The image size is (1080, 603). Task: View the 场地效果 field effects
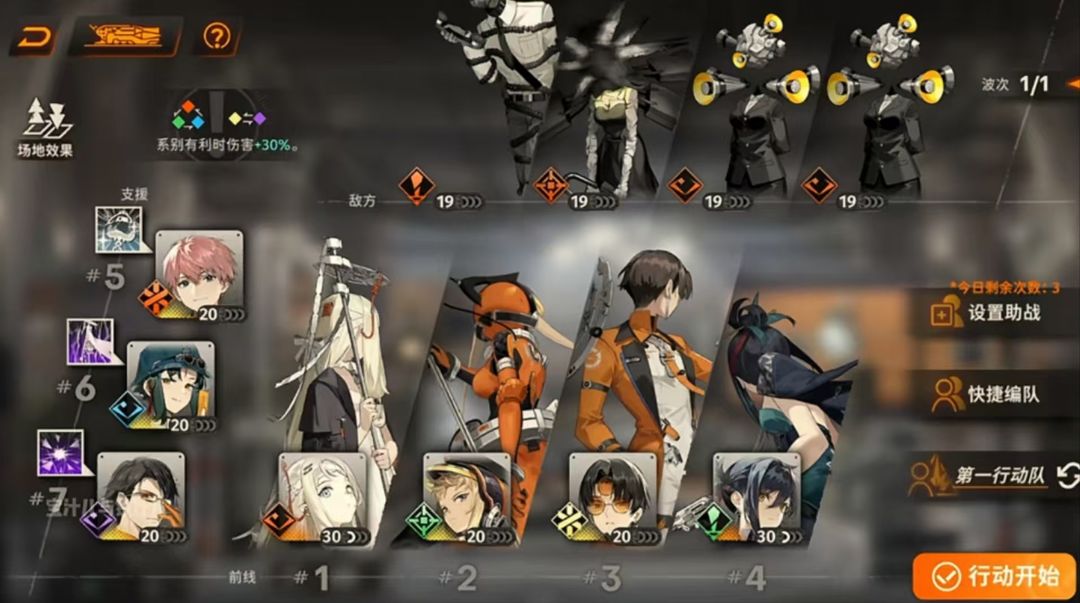pyautogui.click(x=45, y=128)
